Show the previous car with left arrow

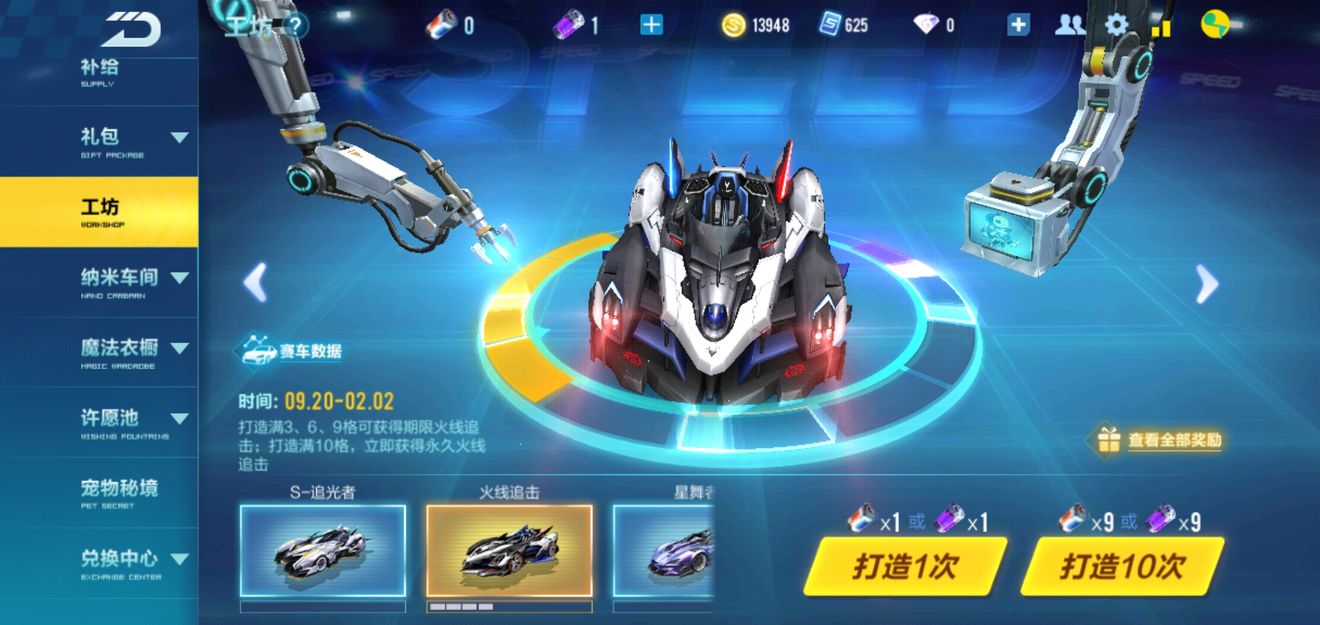[256, 283]
